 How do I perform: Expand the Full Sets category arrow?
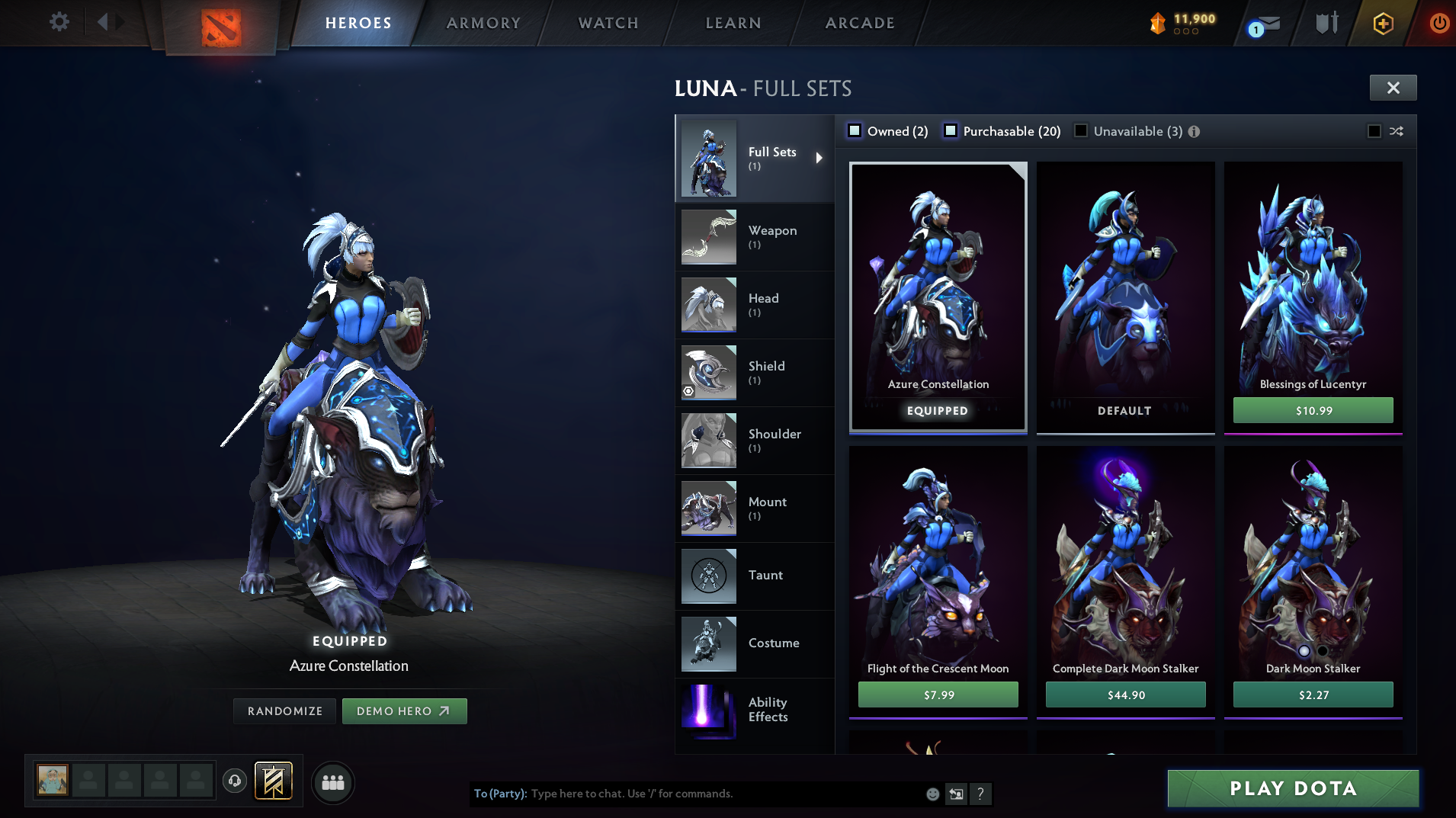821,158
